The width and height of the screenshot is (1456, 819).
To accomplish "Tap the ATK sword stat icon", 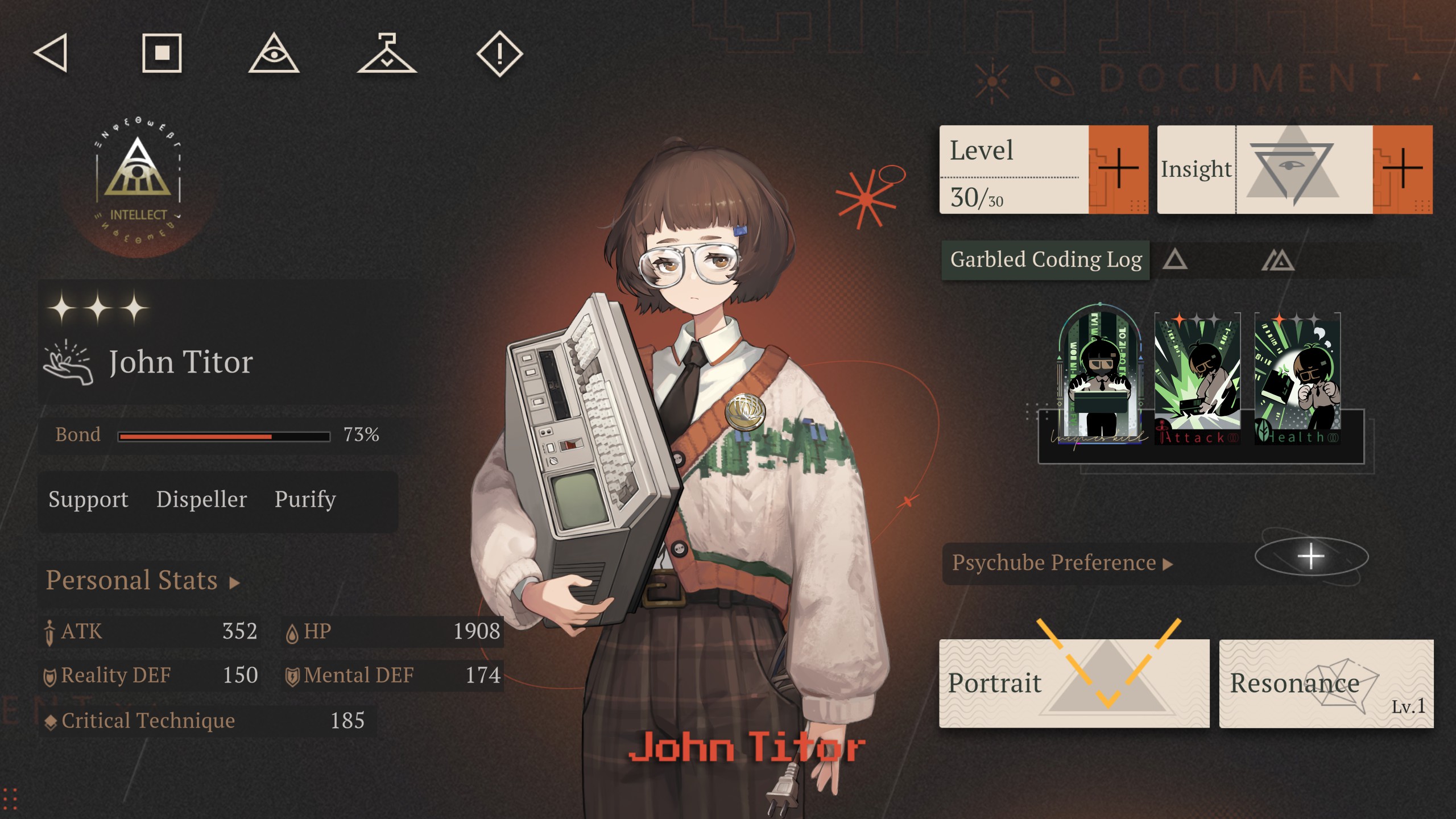I will [x=50, y=631].
